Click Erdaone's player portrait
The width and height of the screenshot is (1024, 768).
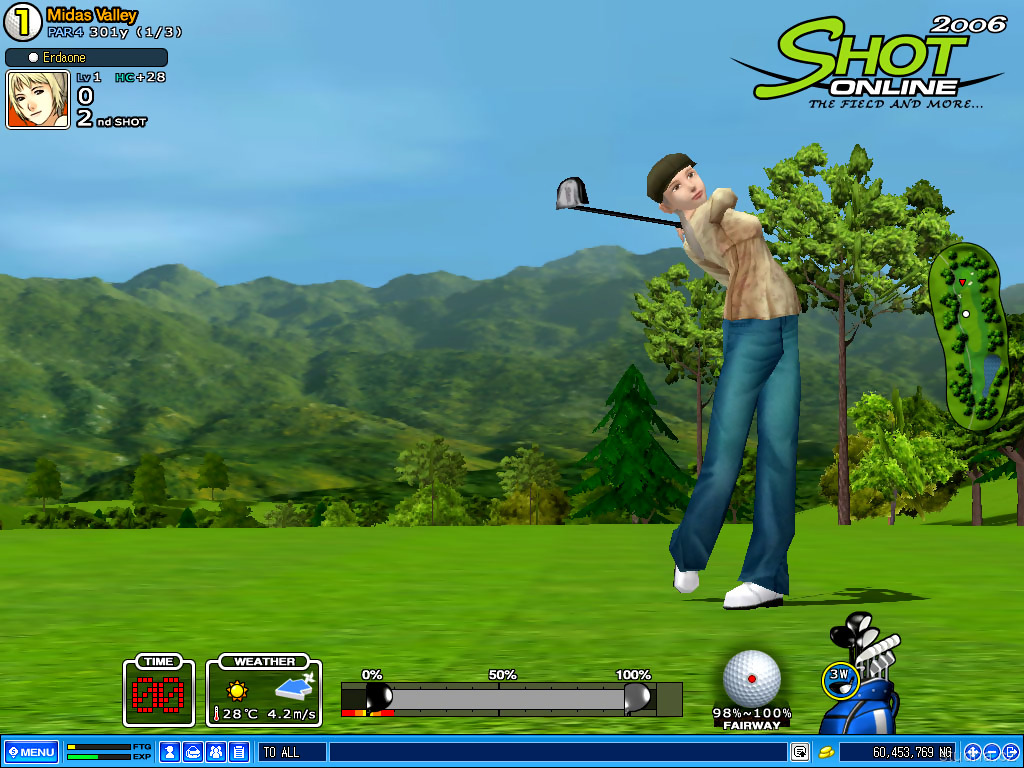38,100
